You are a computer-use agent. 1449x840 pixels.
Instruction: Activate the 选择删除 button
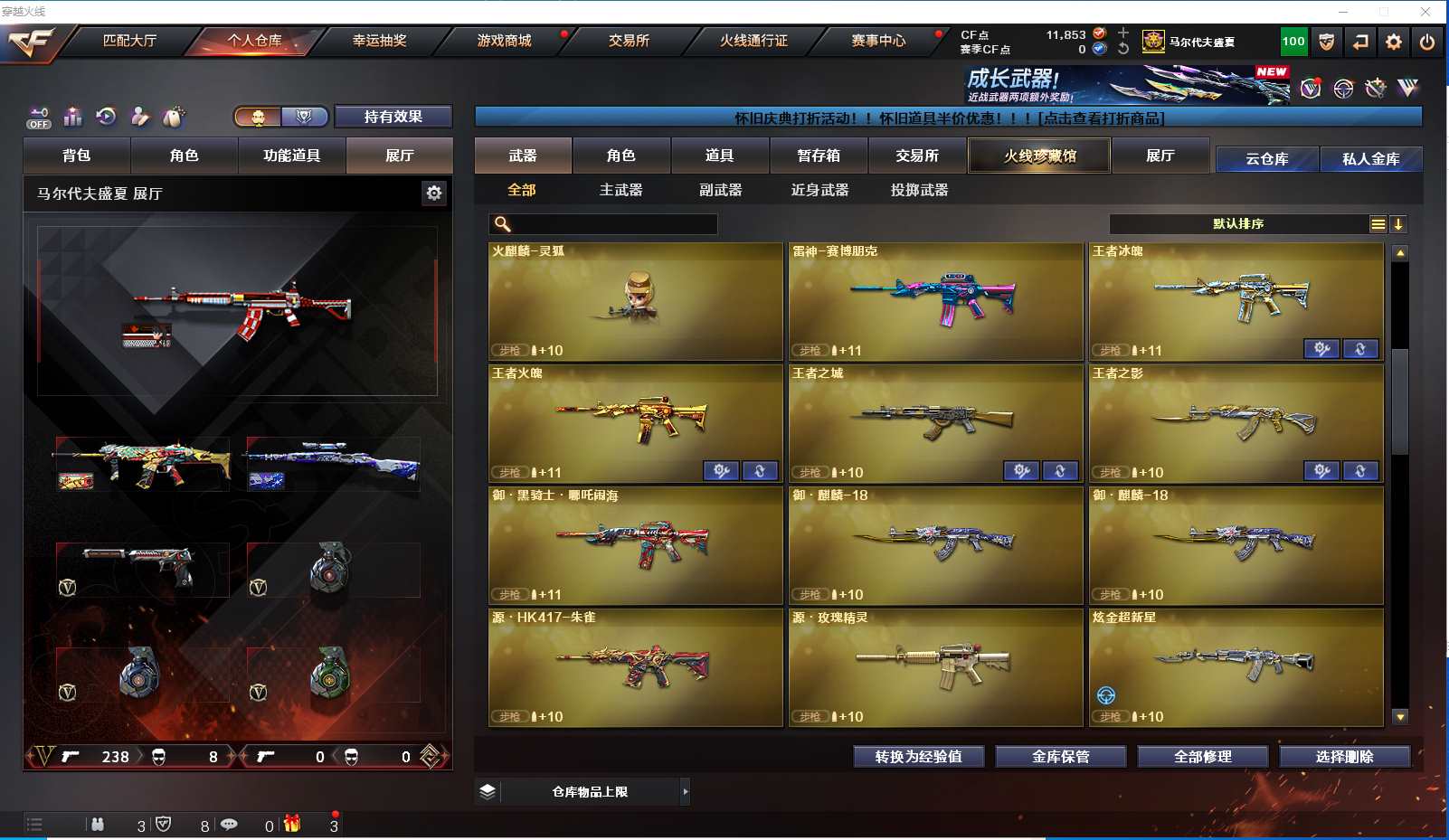pos(1344,757)
